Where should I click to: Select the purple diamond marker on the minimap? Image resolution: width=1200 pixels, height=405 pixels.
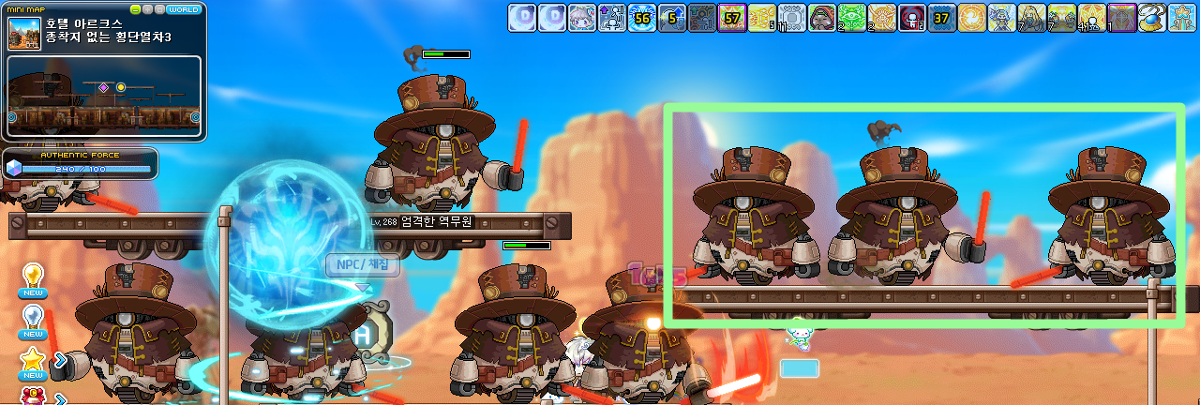(103, 88)
